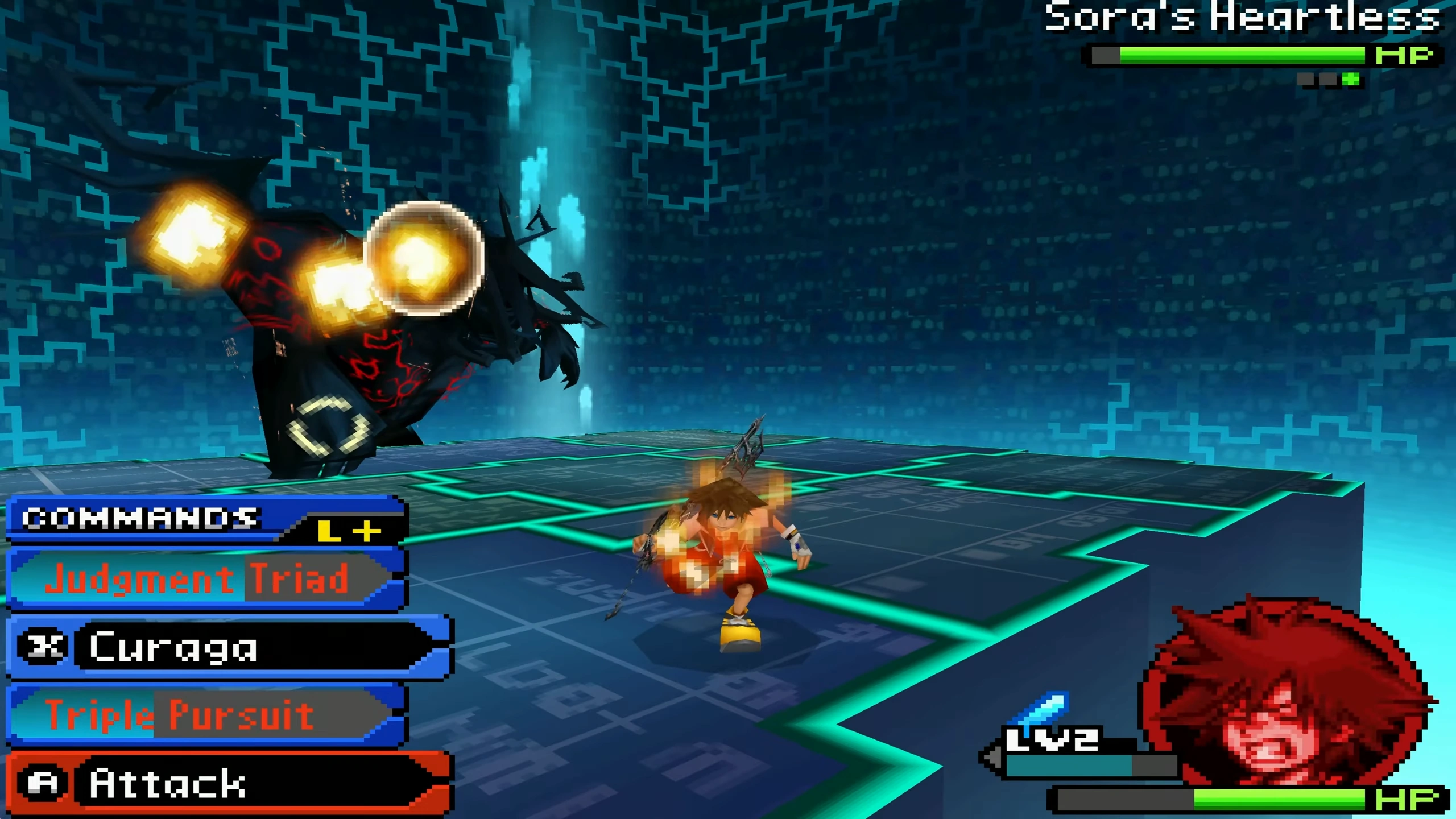Click the COMMANDS menu header
1456x819 pixels.
(x=139, y=519)
